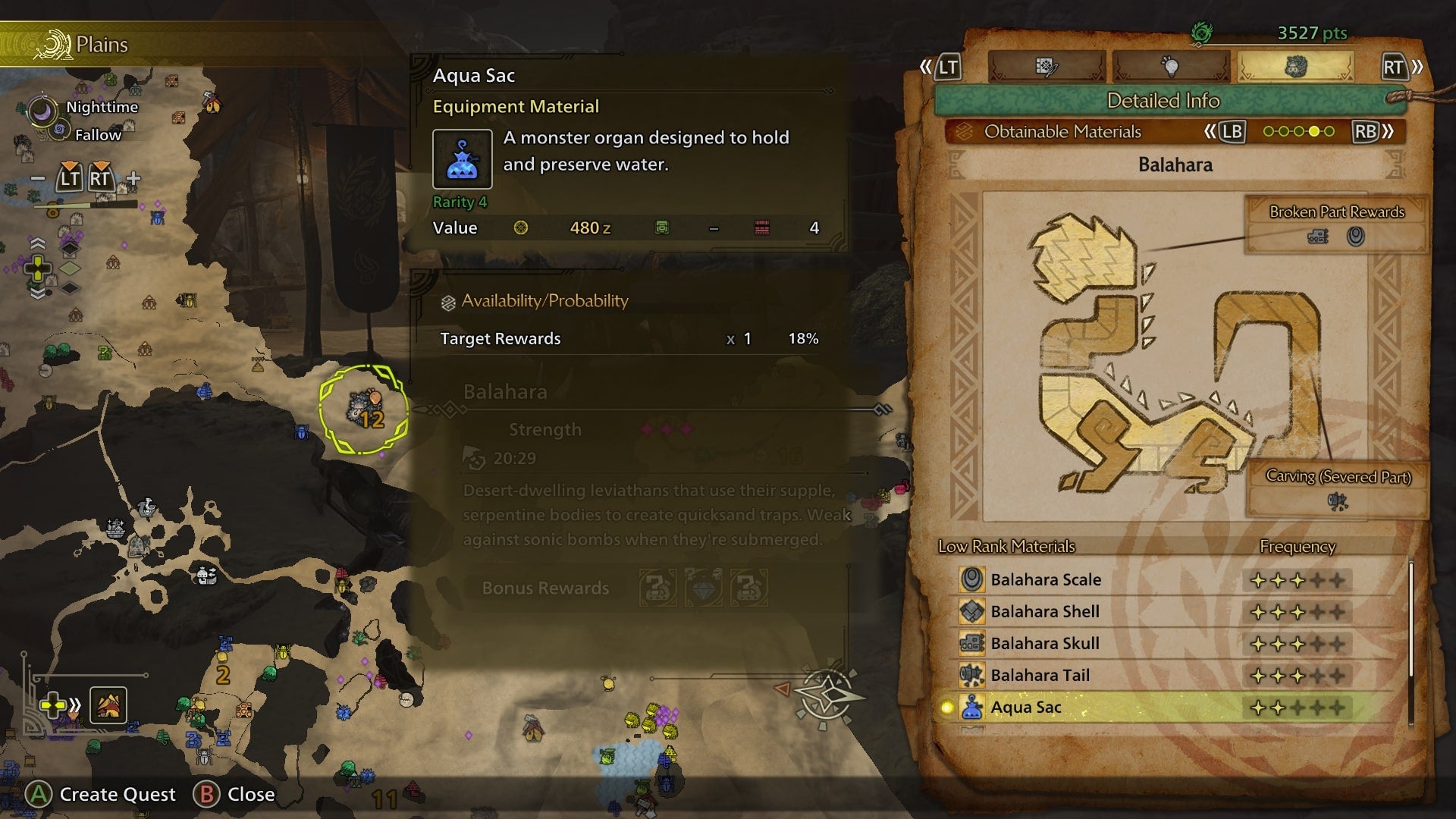1456x819 pixels.
Task: Open the map-and-quill notes tab
Action: coord(1046,67)
